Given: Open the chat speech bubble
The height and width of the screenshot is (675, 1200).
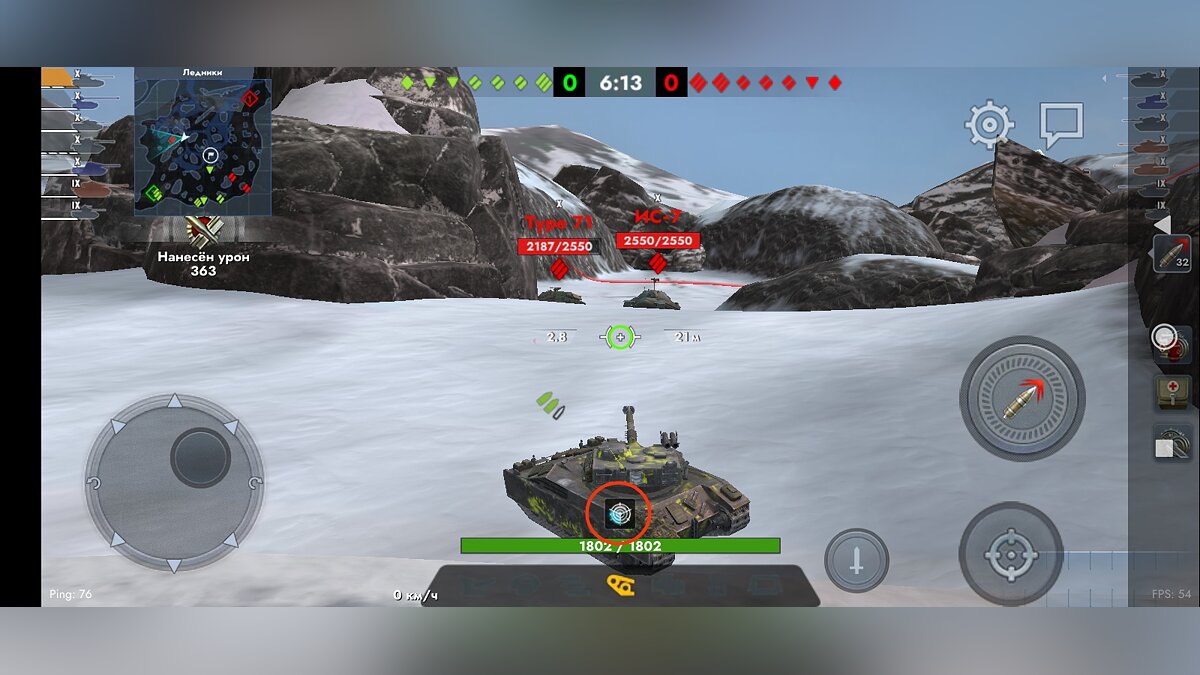Looking at the screenshot, I should point(1061,124).
